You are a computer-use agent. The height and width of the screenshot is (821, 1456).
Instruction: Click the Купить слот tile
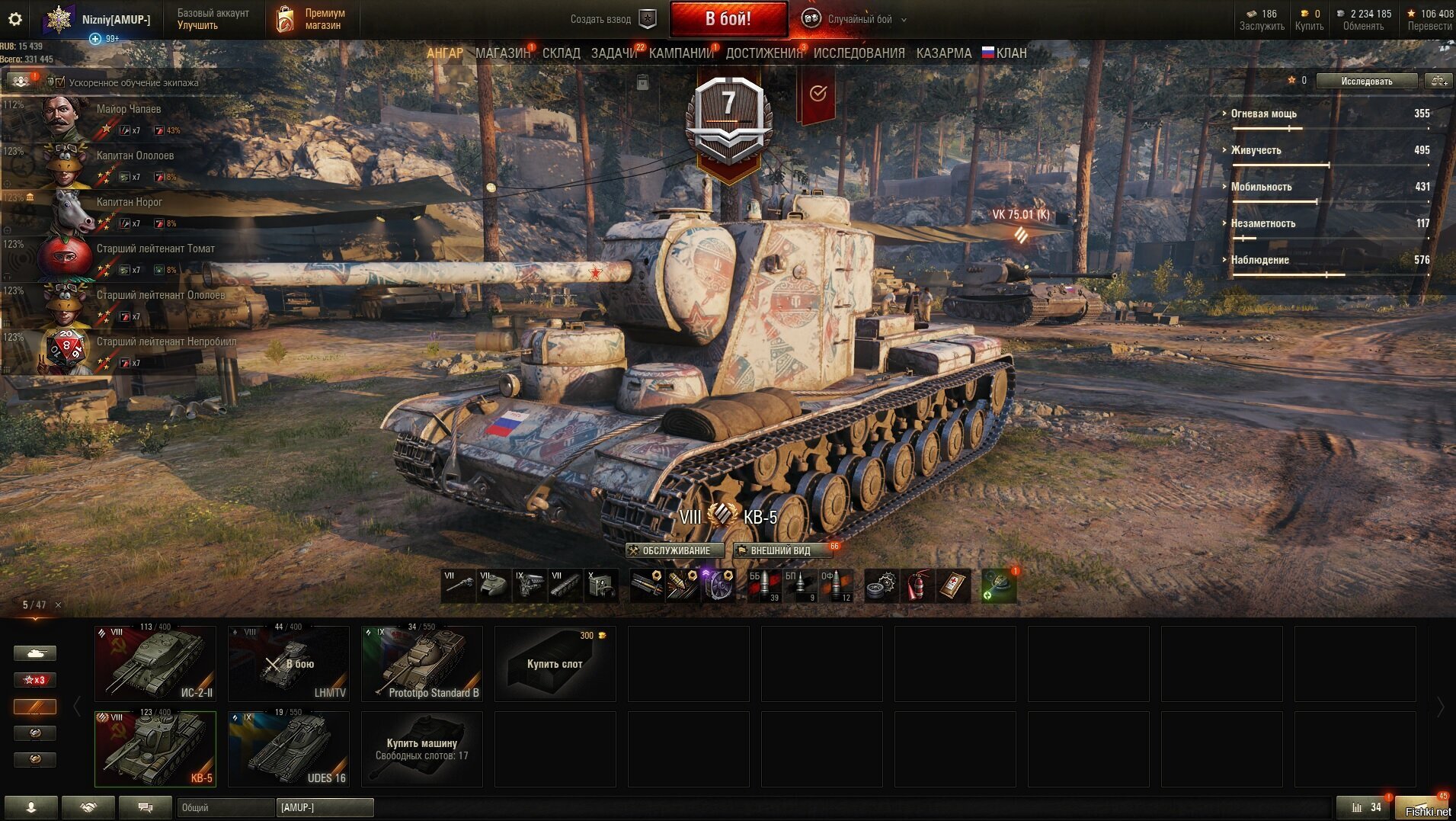555,664
